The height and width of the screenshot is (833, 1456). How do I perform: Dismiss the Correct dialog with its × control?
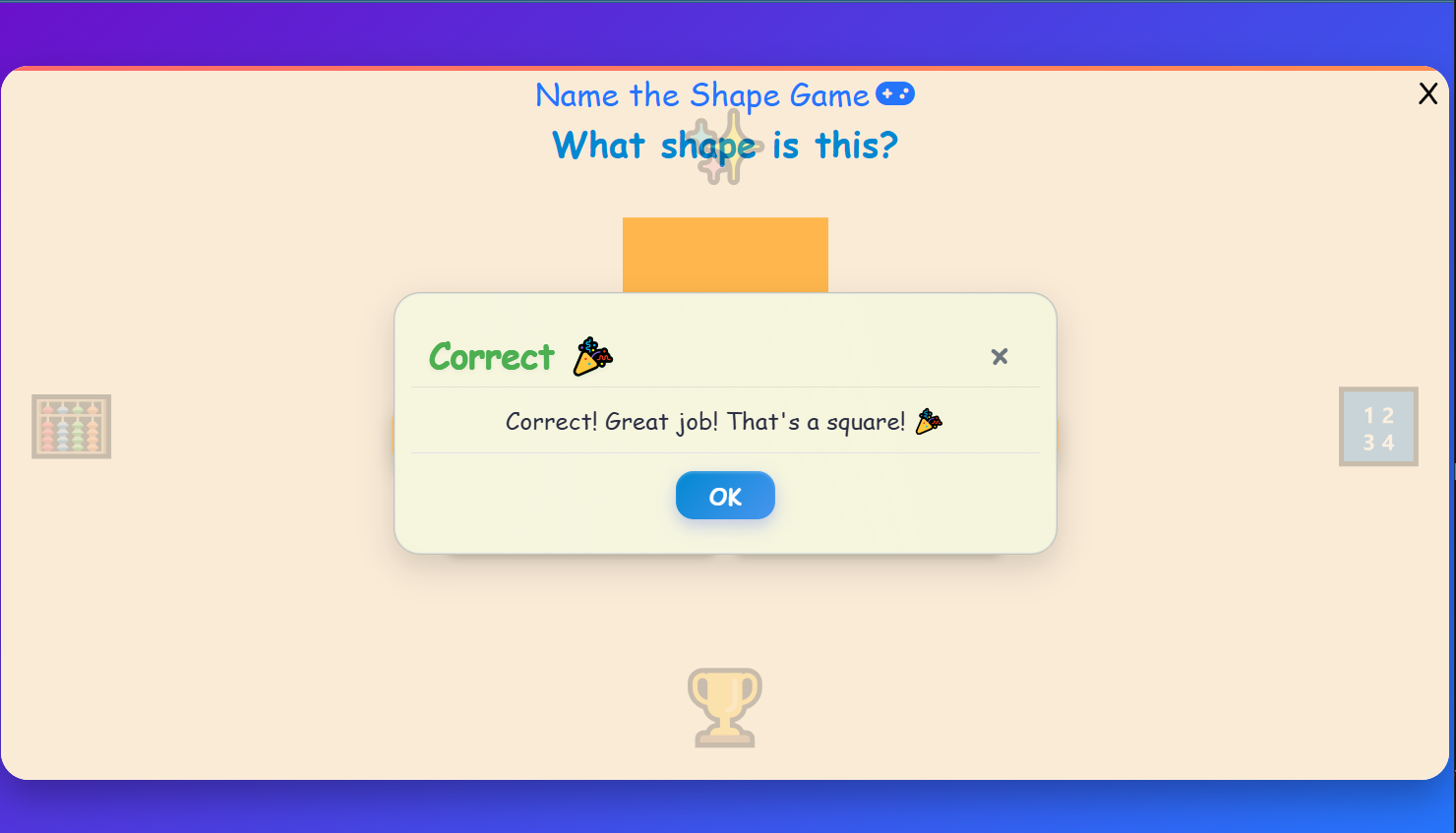coord(1000,356)
